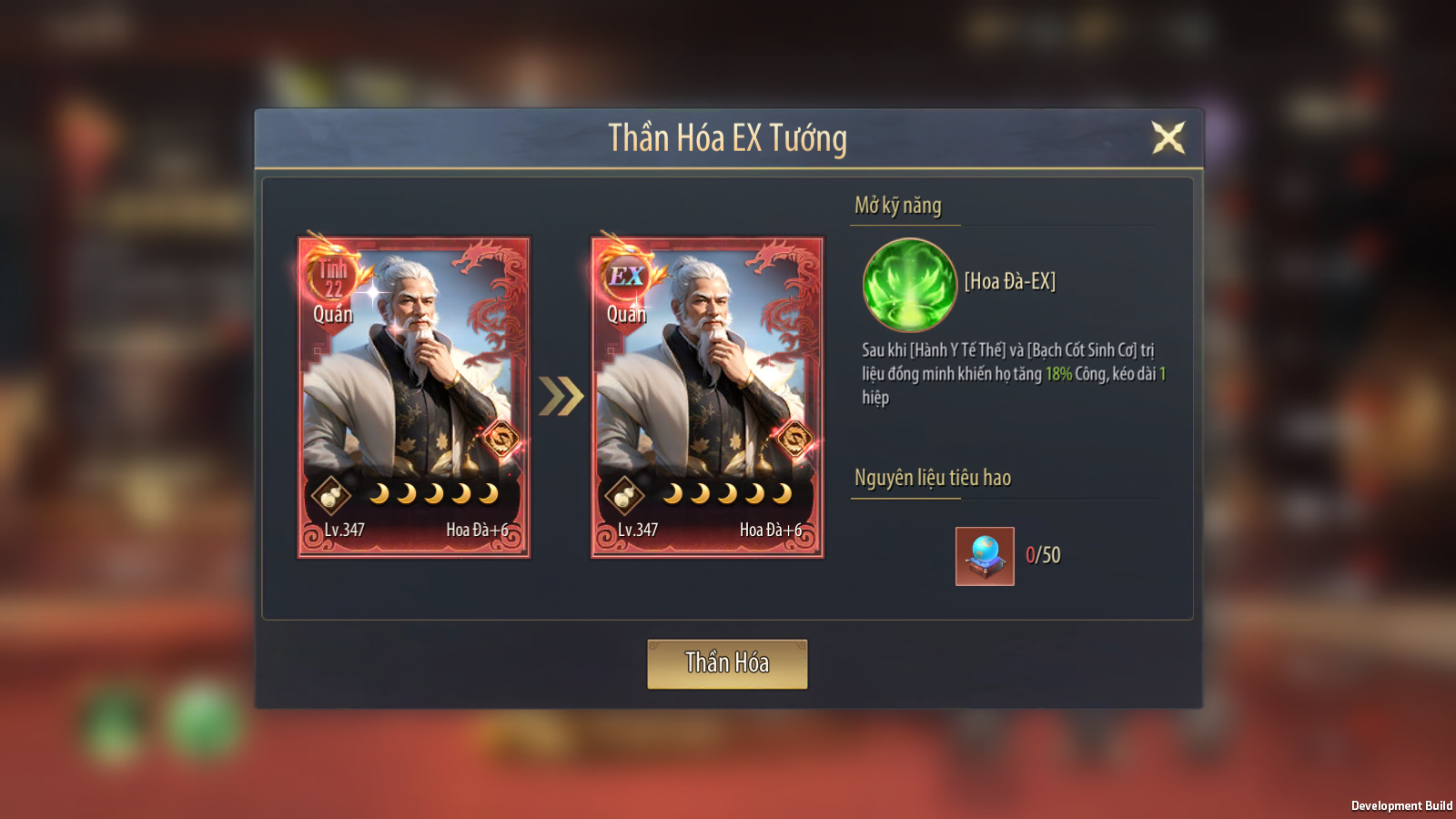1456x819 pixels.
Task: Inspect the green Hoa Đà-EX skill icon
Action: click(x=909, y=285)
